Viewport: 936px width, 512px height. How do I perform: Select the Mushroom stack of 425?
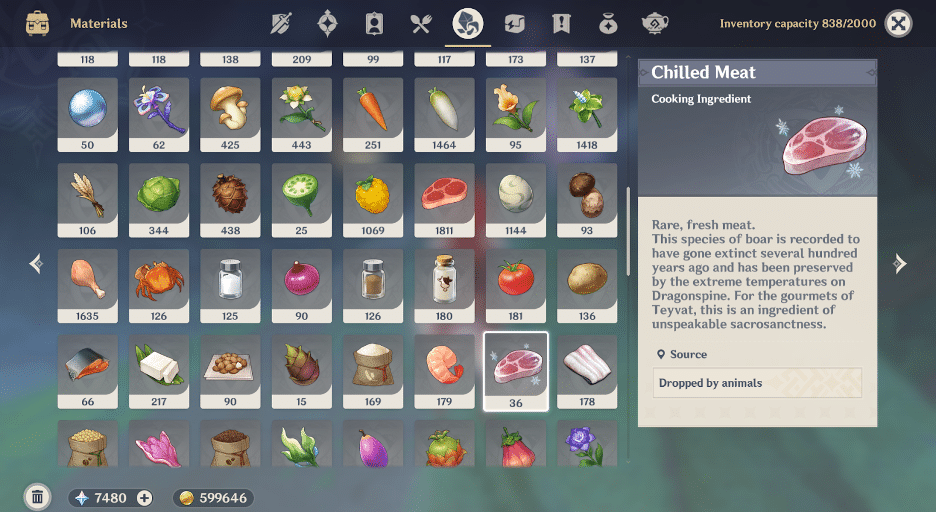point(230,110)
